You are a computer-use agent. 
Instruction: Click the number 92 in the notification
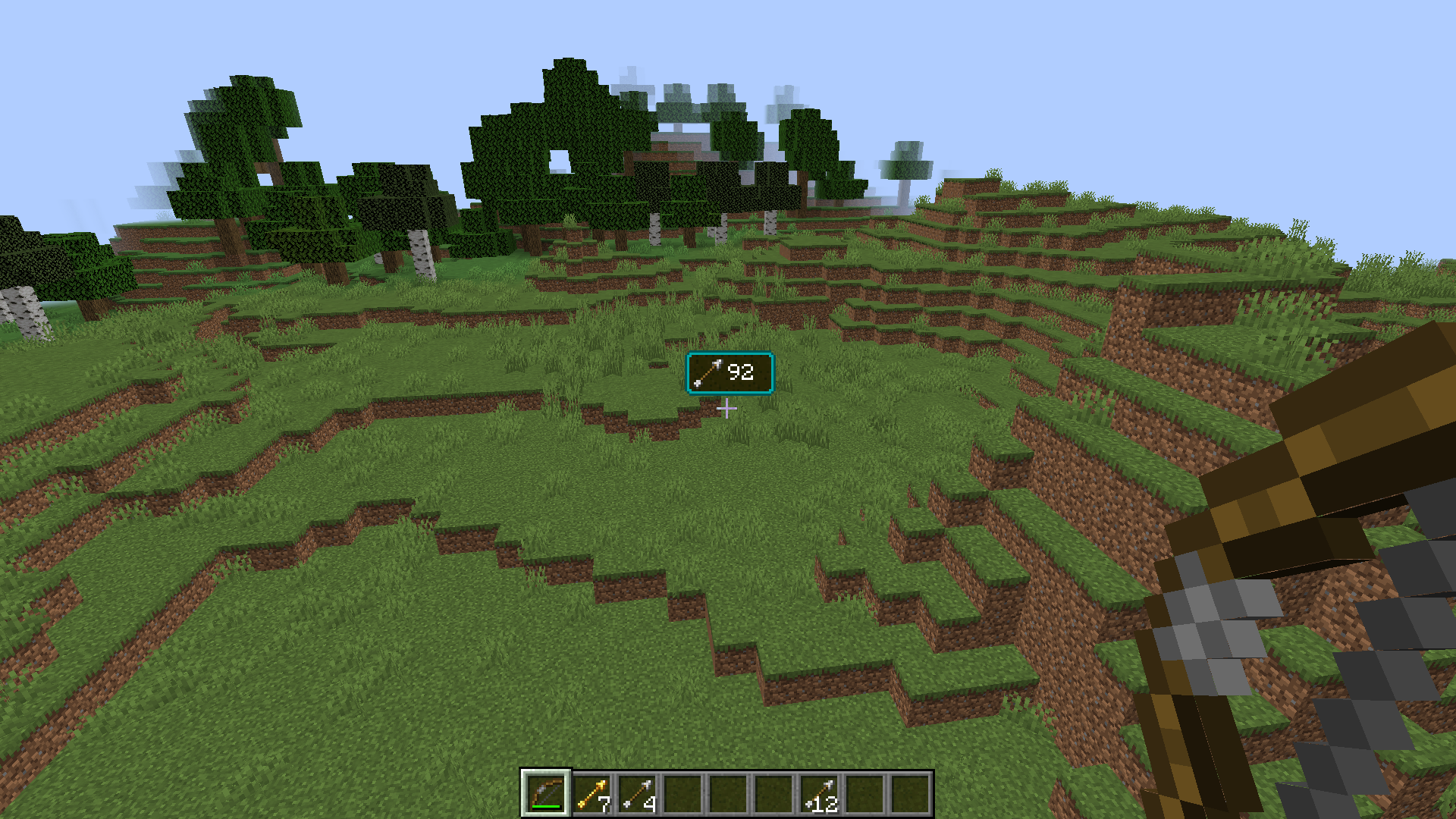(x=739, y=372)
